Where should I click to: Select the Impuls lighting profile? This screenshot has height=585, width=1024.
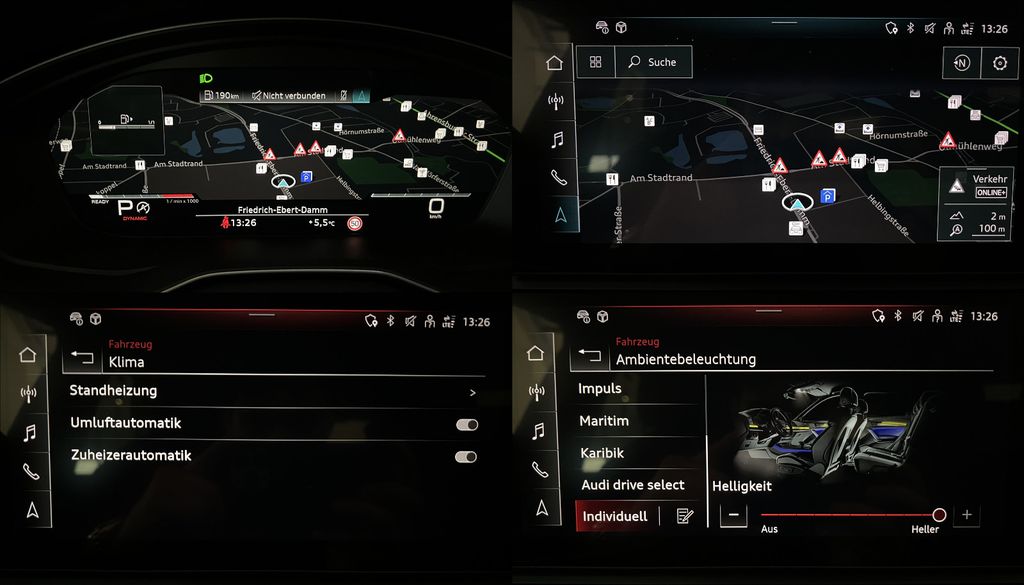[600, 388]
